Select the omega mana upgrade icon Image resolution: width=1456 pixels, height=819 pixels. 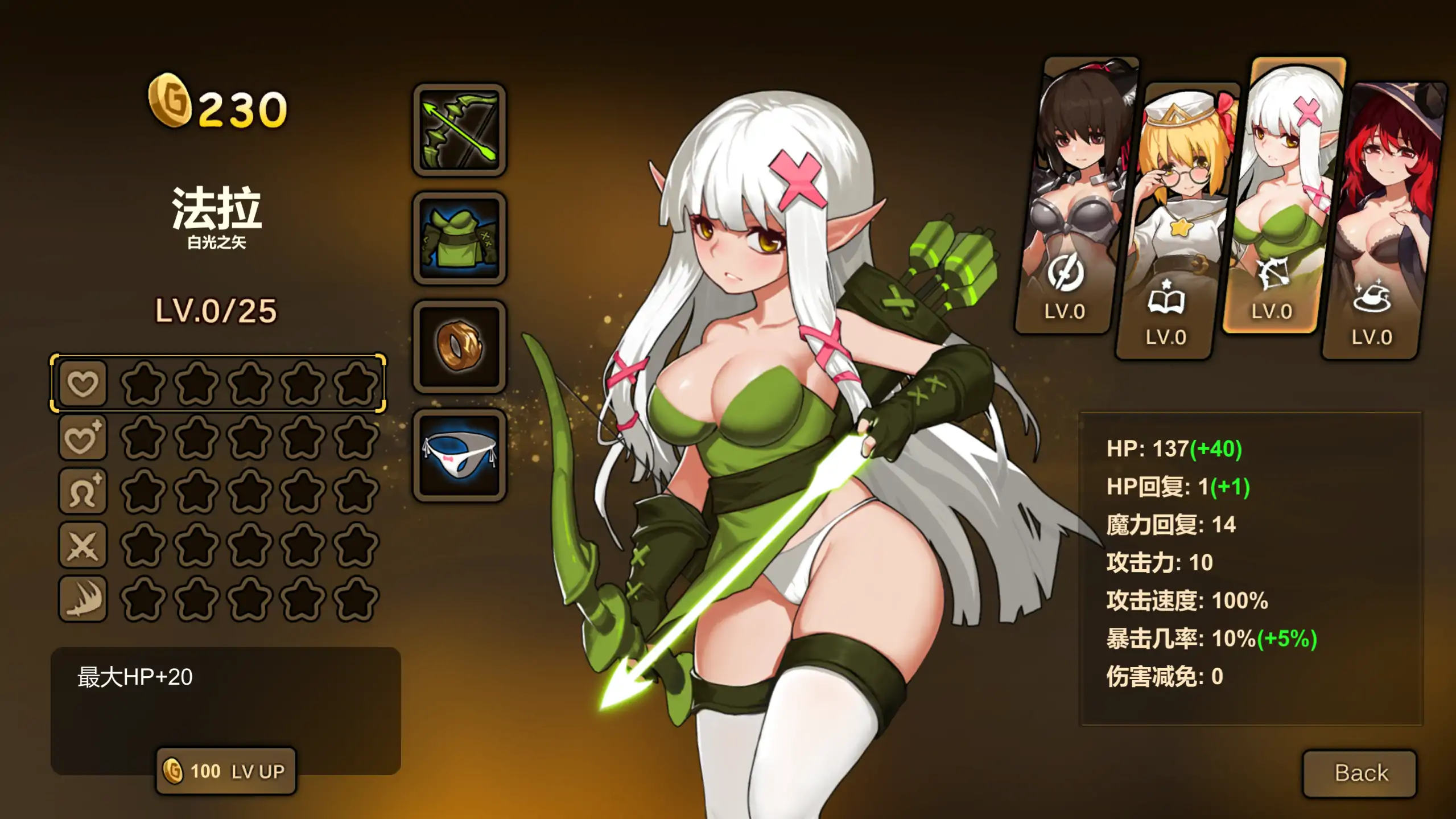[x=83, y=491]
